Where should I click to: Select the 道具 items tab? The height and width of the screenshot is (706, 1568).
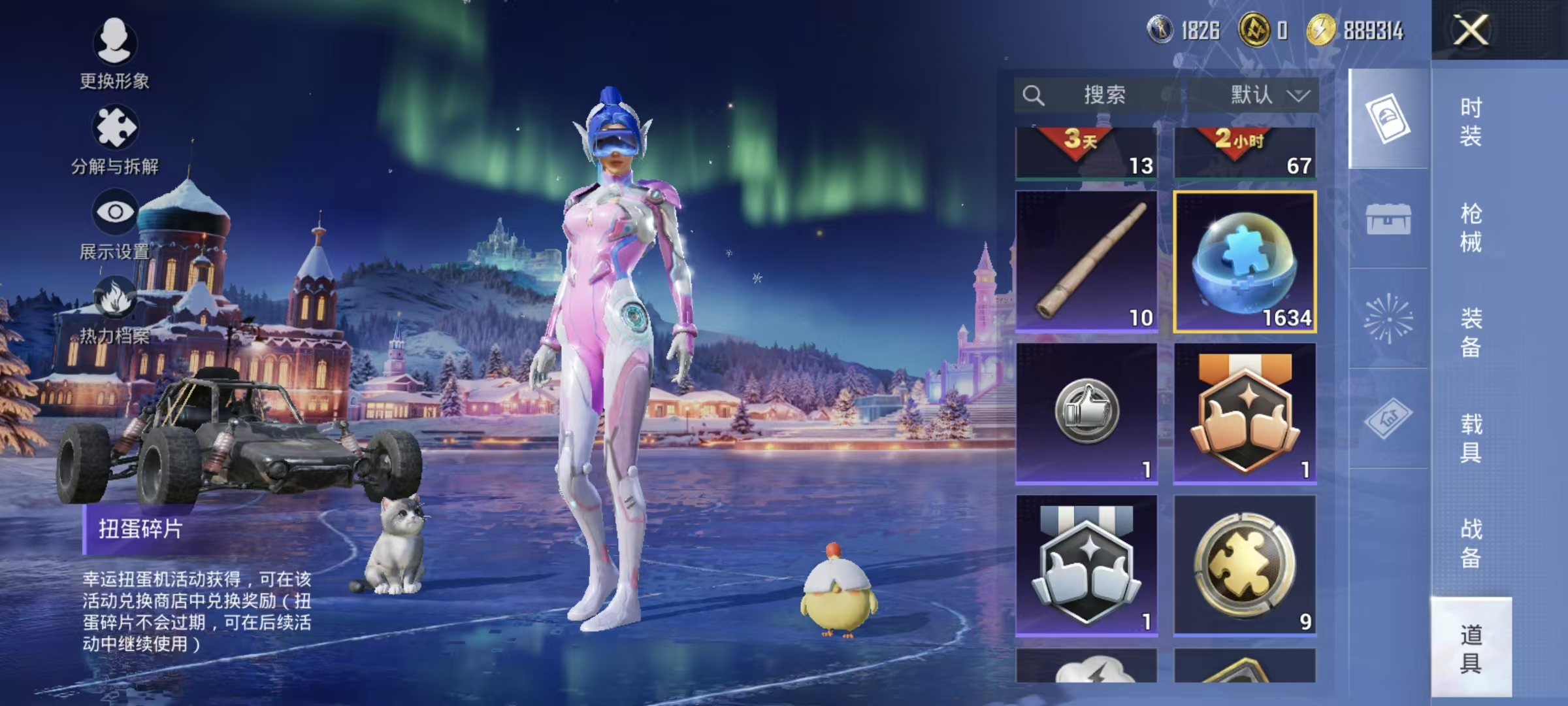(x=1471, y=648)
